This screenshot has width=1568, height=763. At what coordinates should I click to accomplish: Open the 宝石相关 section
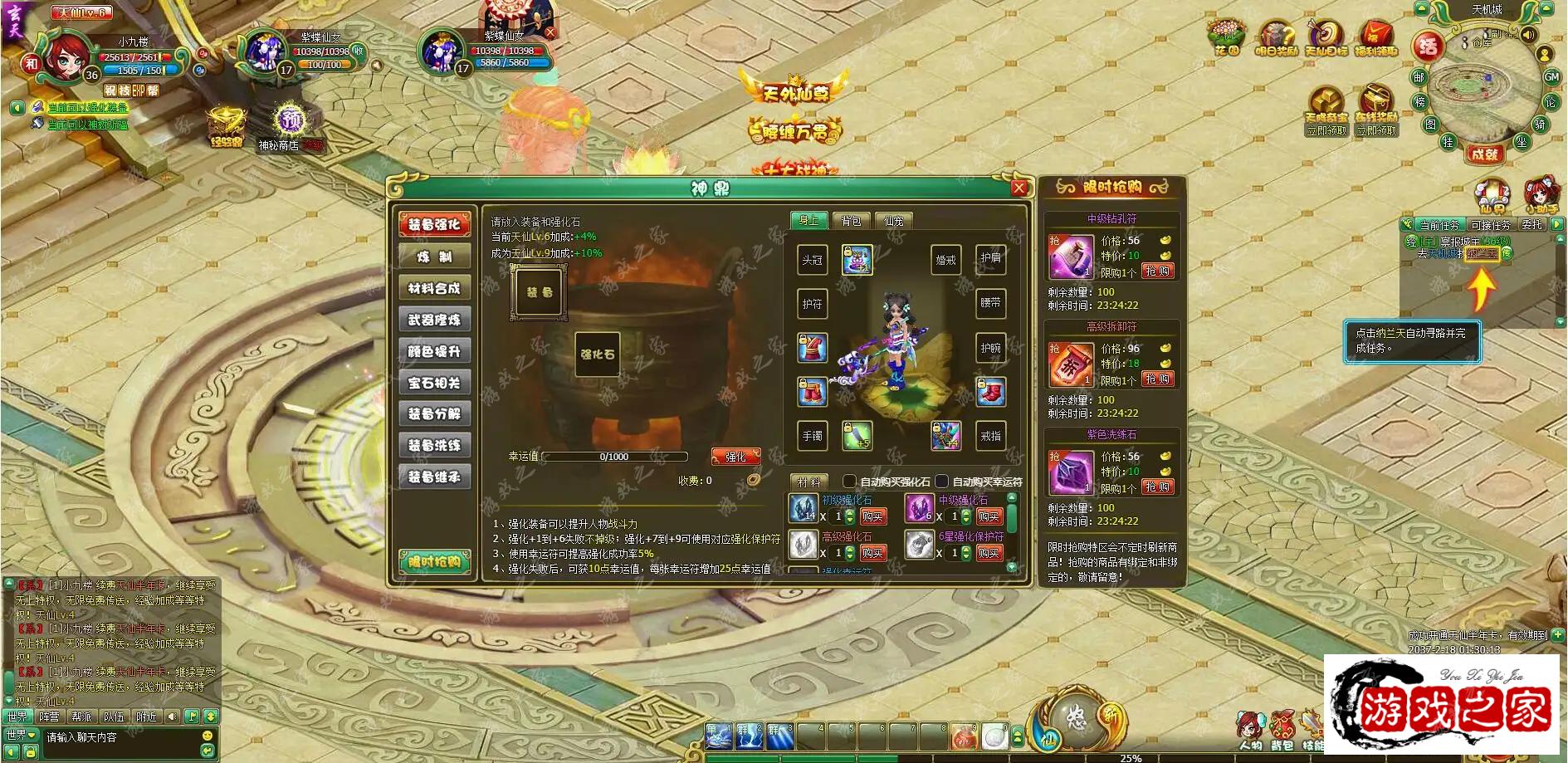click(434, 383)
